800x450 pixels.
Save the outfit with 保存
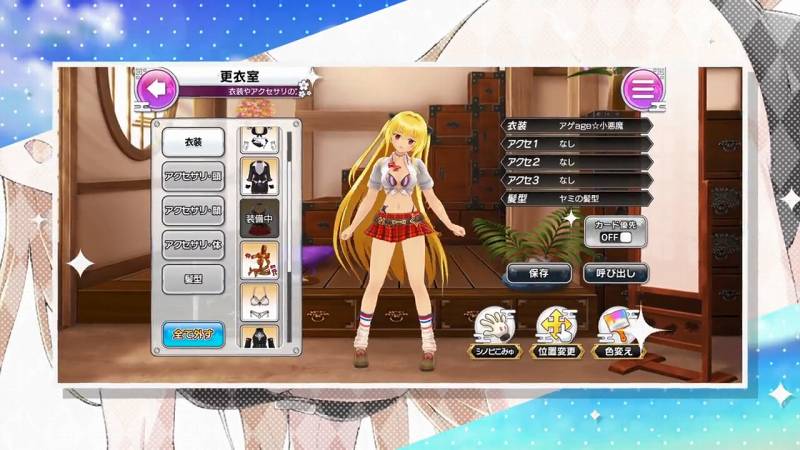pos(537,272)
